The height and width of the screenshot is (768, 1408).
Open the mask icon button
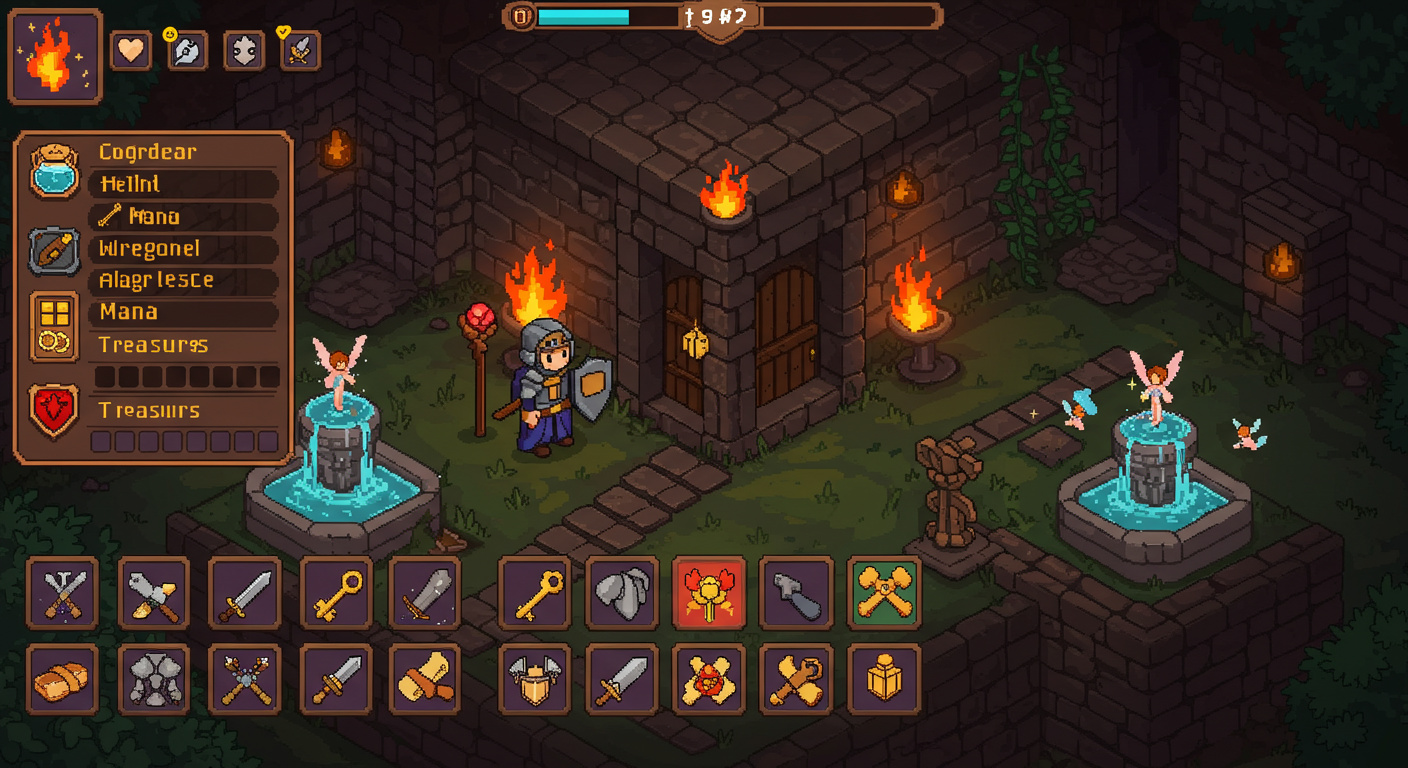(244, 51)
